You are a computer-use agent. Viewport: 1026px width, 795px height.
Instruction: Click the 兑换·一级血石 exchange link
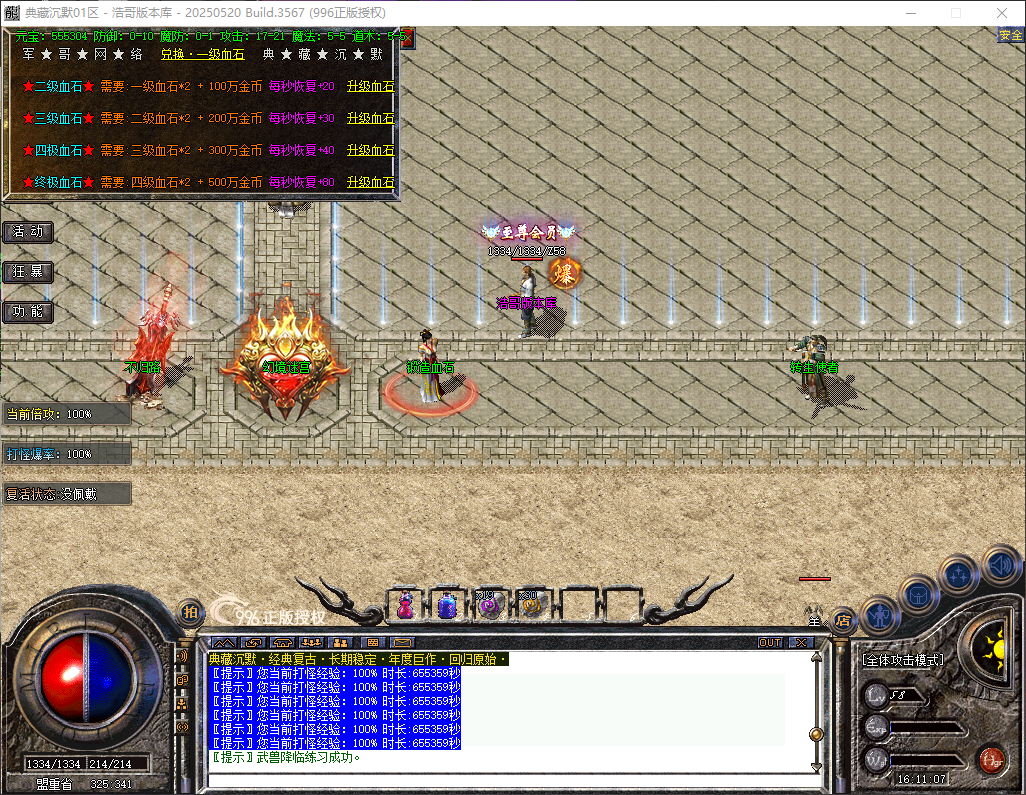pyautogui.click(x=202, y=55)
